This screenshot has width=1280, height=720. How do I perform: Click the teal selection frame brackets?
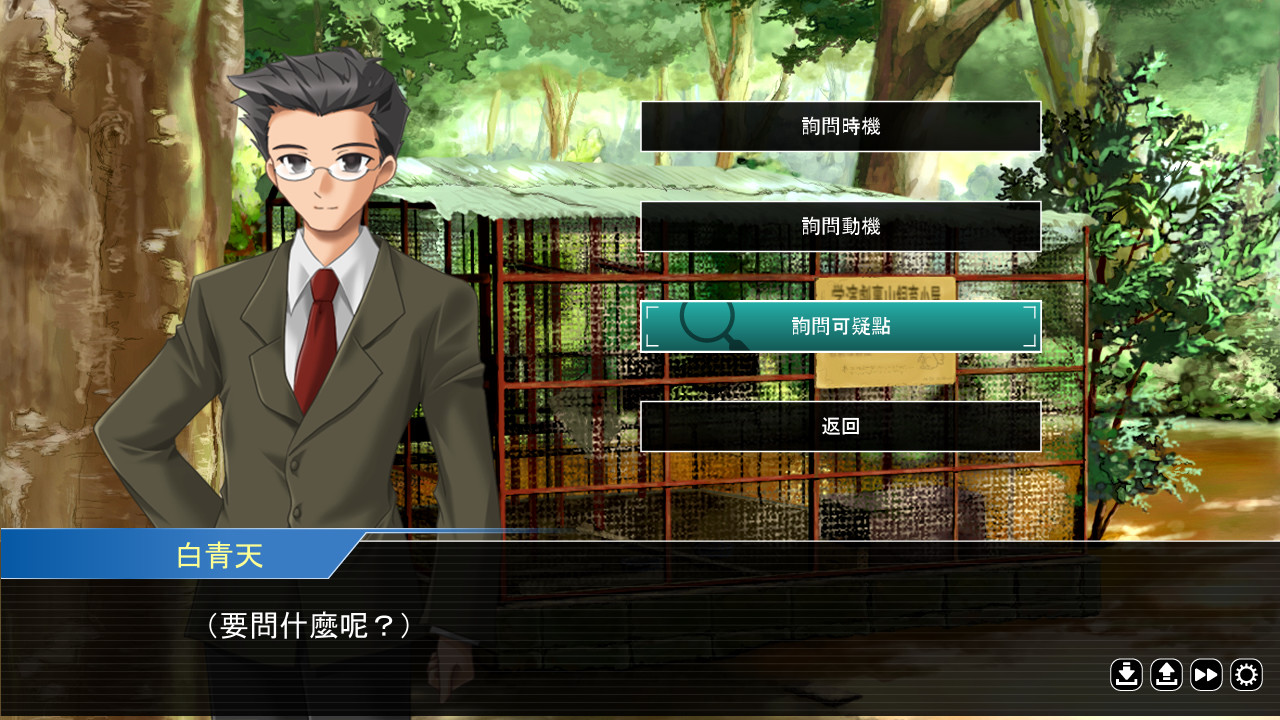(653, 326)
